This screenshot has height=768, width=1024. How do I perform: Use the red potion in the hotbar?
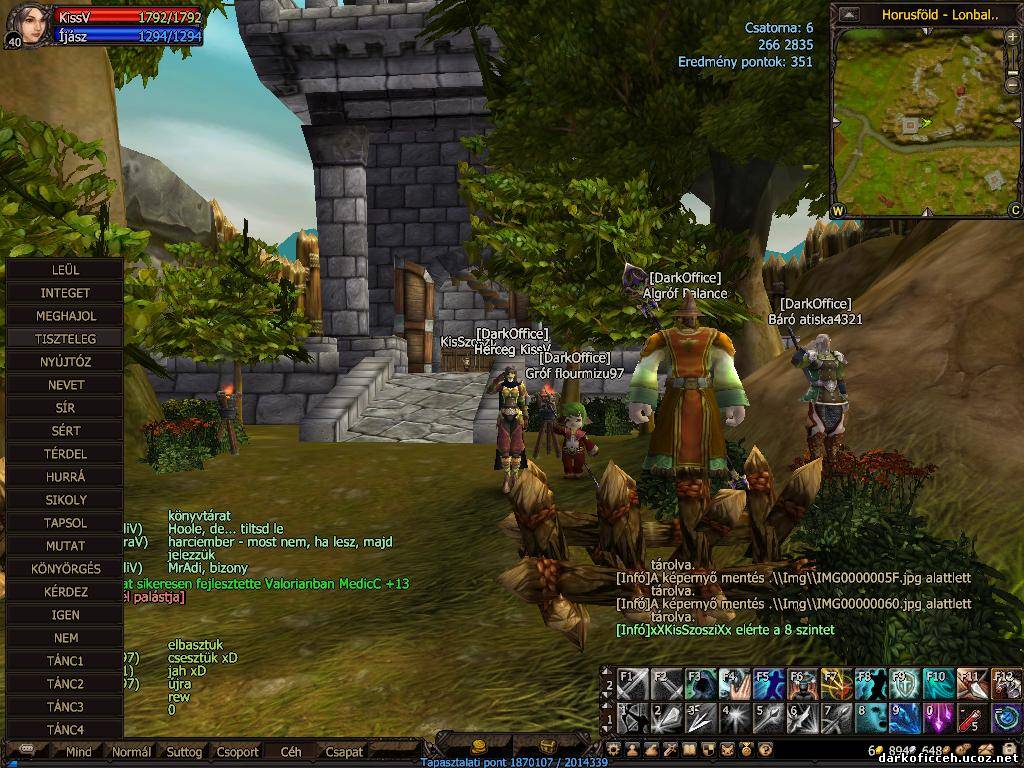(x=971, y=717)
